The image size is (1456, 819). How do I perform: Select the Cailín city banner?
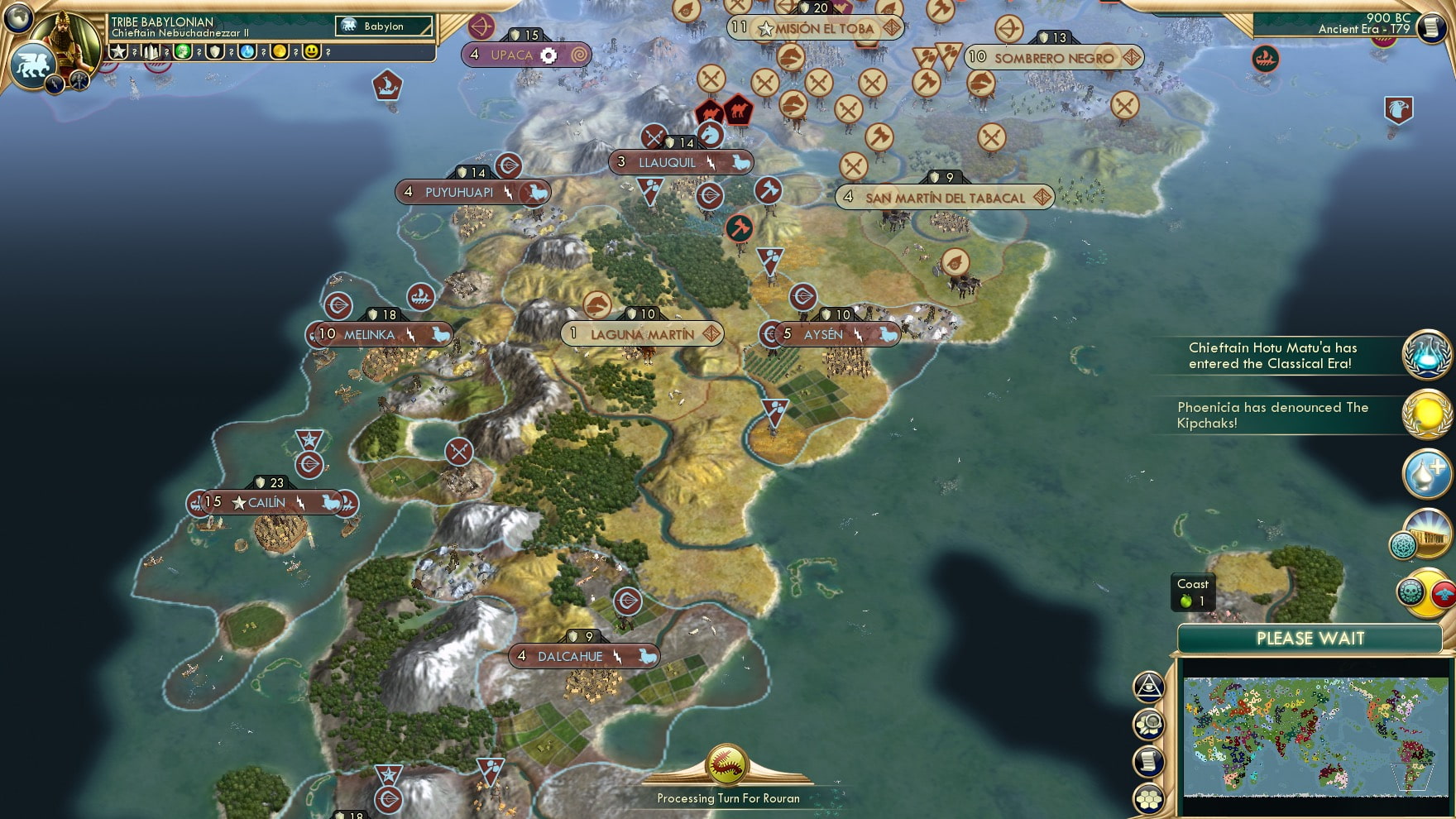(266, 502)
